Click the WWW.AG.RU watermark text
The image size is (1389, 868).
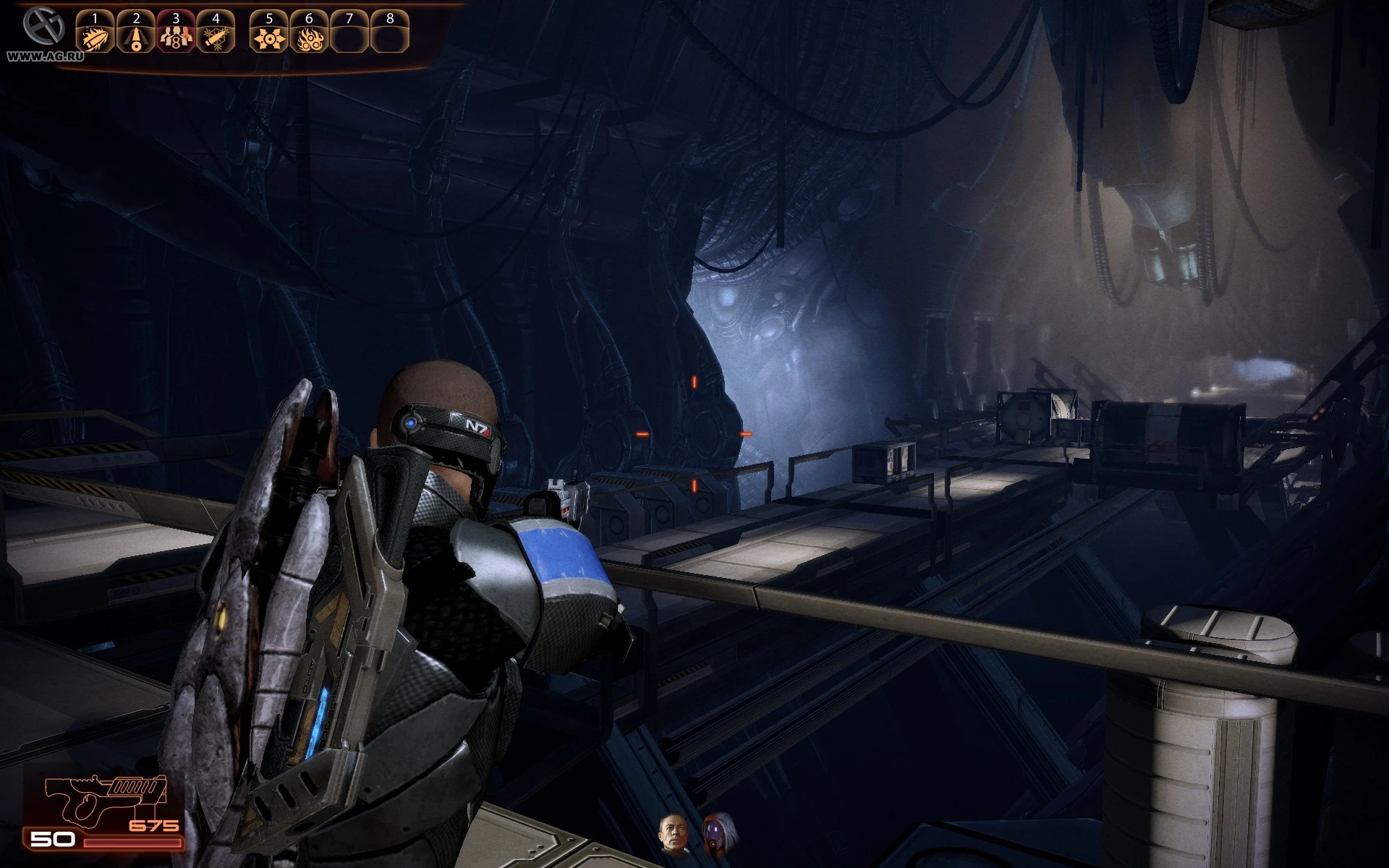click(45, 54)
